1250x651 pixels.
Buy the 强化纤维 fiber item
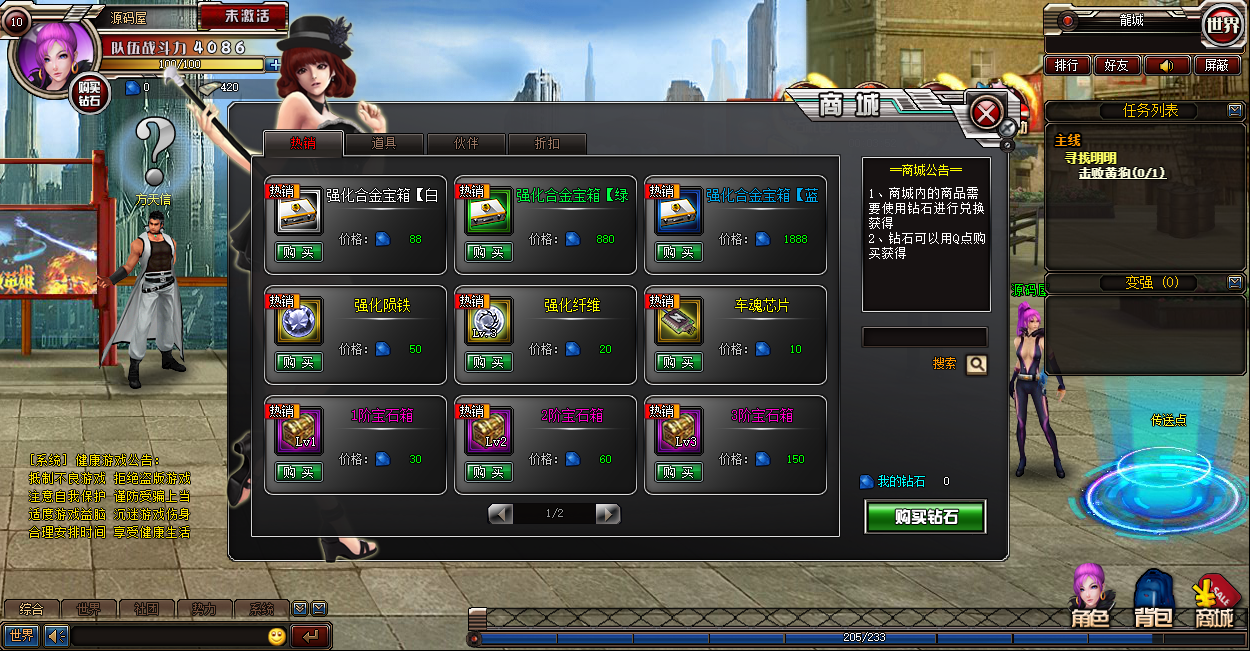488,362
